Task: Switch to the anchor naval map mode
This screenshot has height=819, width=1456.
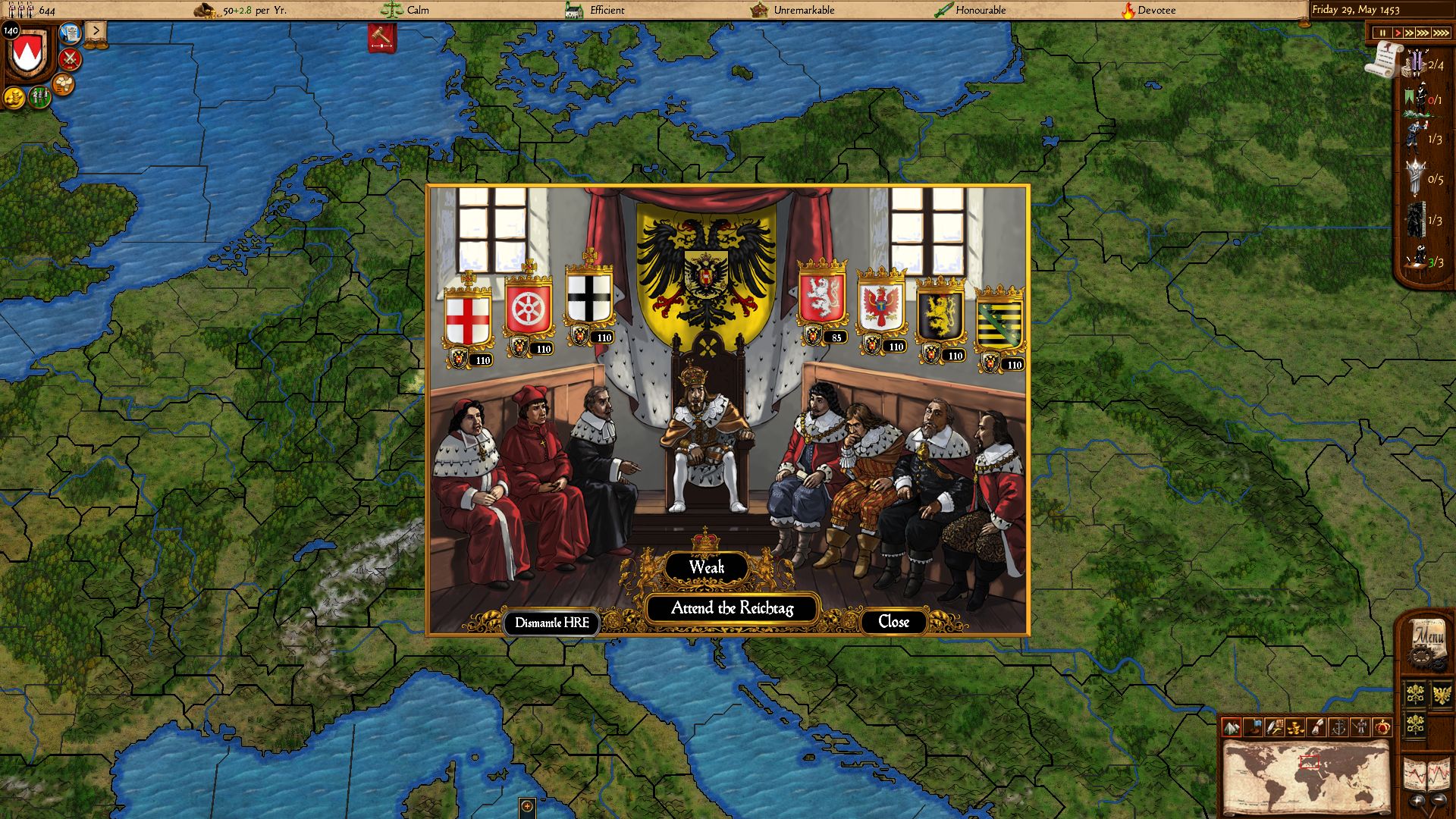Action: [x=1338, y=727]
